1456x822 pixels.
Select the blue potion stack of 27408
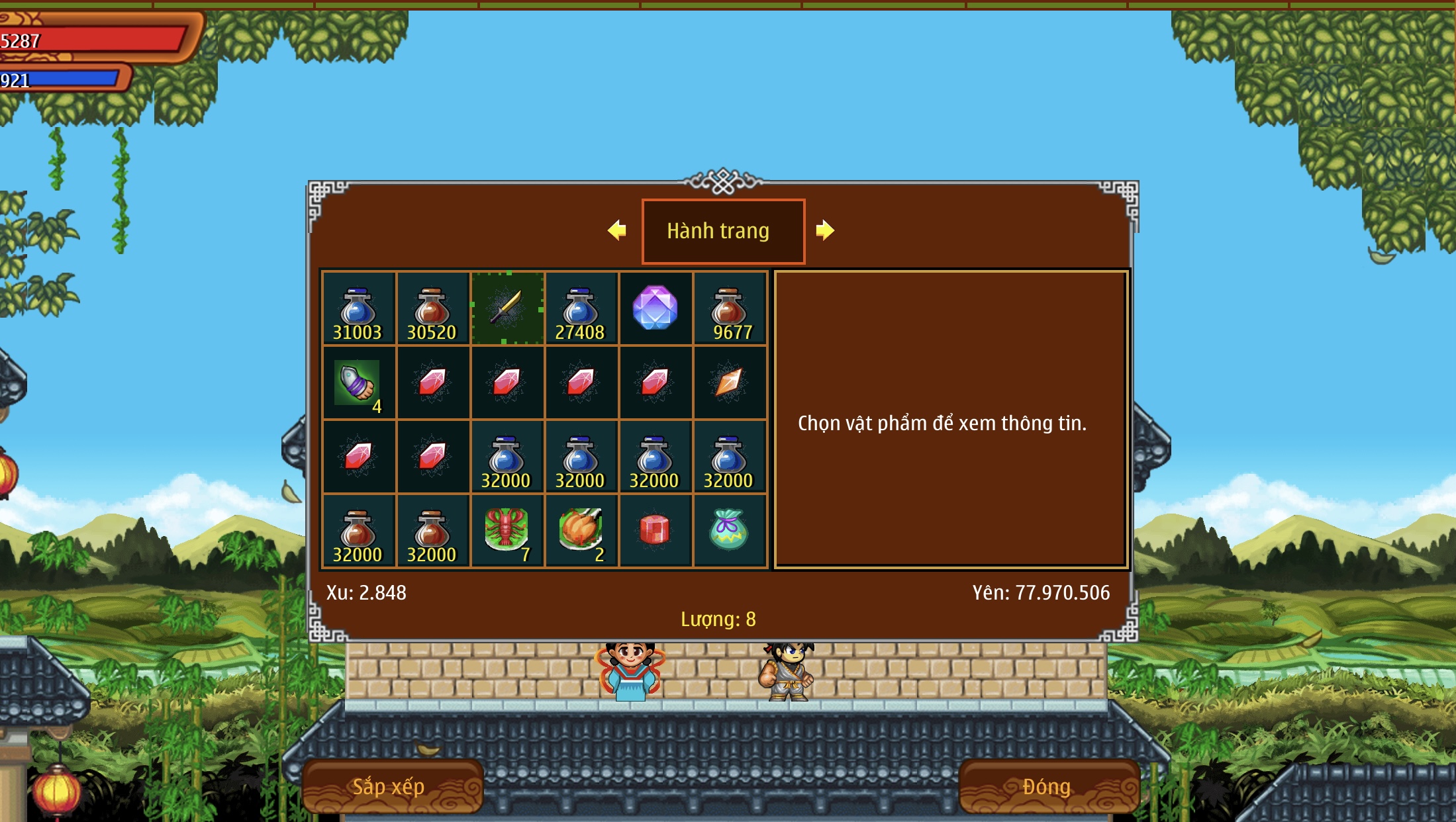click(581, 309)
